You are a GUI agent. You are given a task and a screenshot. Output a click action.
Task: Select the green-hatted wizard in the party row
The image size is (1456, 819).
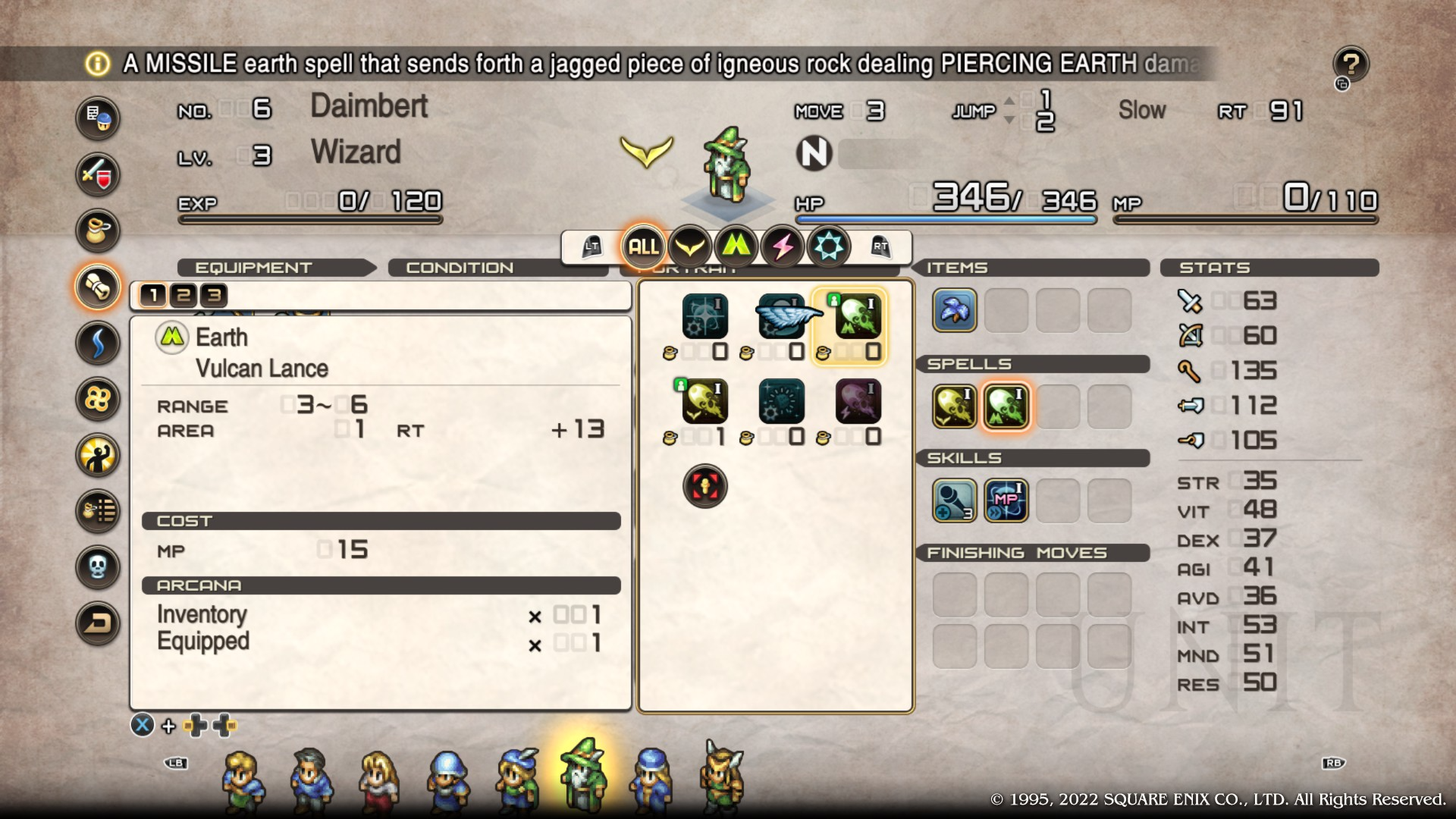[x=582, y=776]
